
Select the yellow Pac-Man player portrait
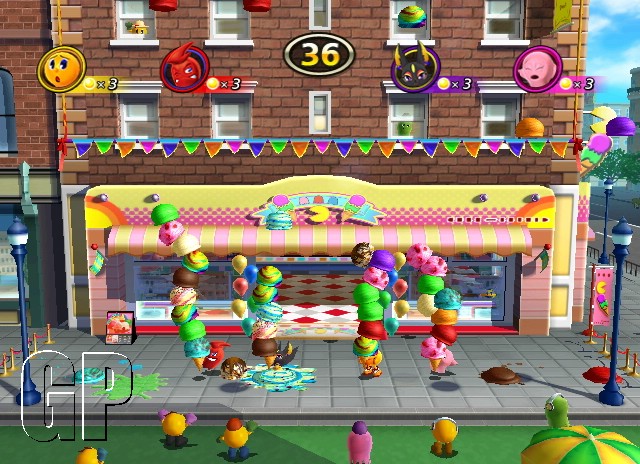(x=59, y=68)
